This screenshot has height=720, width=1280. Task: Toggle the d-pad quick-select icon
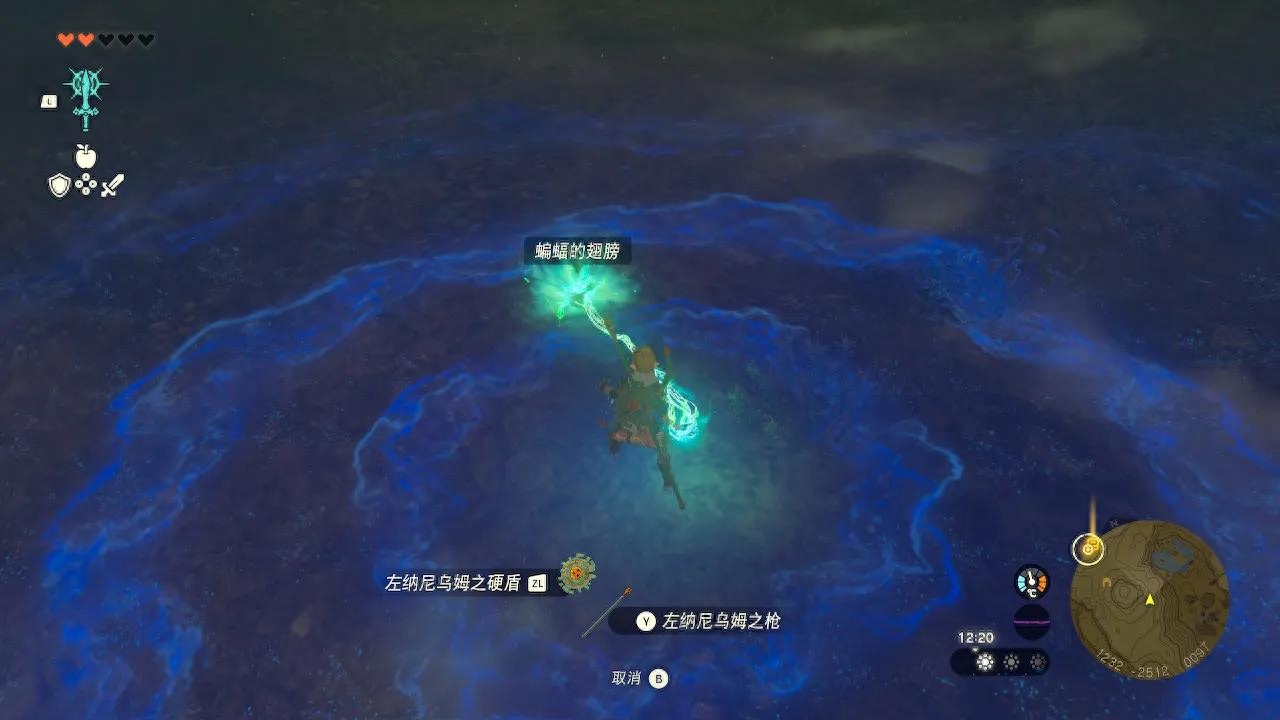85,184
